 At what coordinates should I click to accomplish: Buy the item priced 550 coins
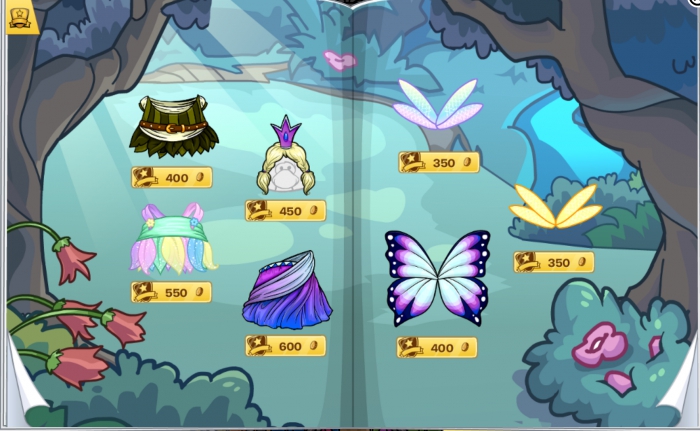(172, 292)
